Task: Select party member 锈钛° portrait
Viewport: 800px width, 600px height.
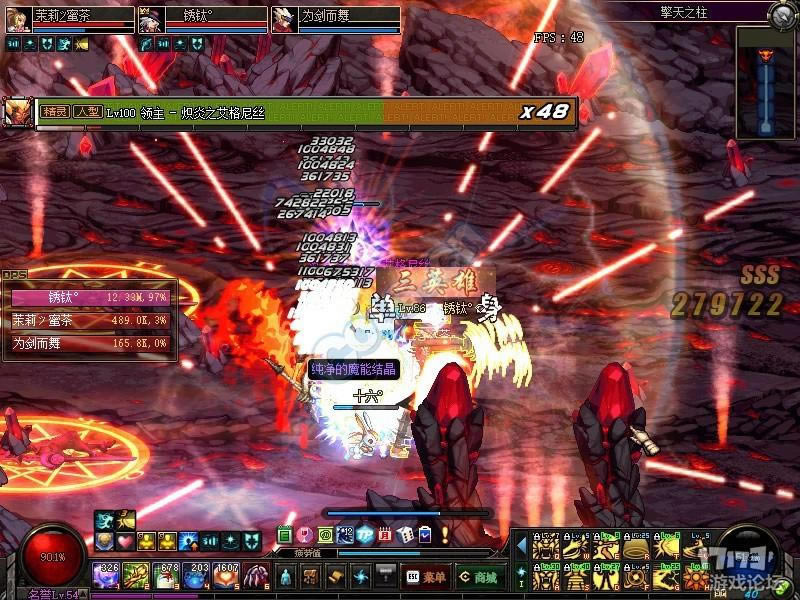Action: pyautogui.click(x=151, y=20)
